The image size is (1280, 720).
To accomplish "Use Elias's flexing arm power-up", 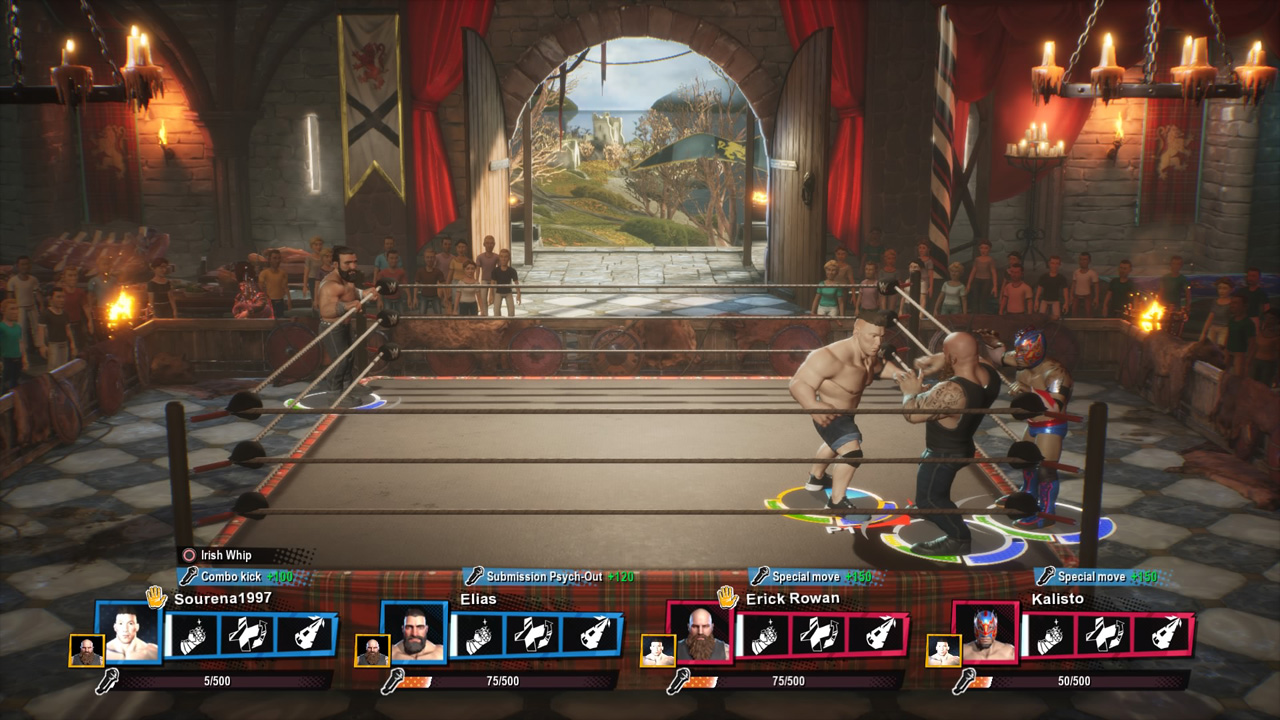I will (x=534, y=635).
